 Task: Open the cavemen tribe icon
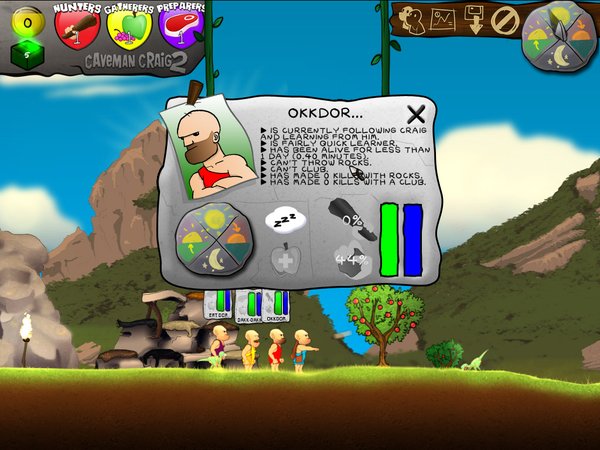[415, 18]
